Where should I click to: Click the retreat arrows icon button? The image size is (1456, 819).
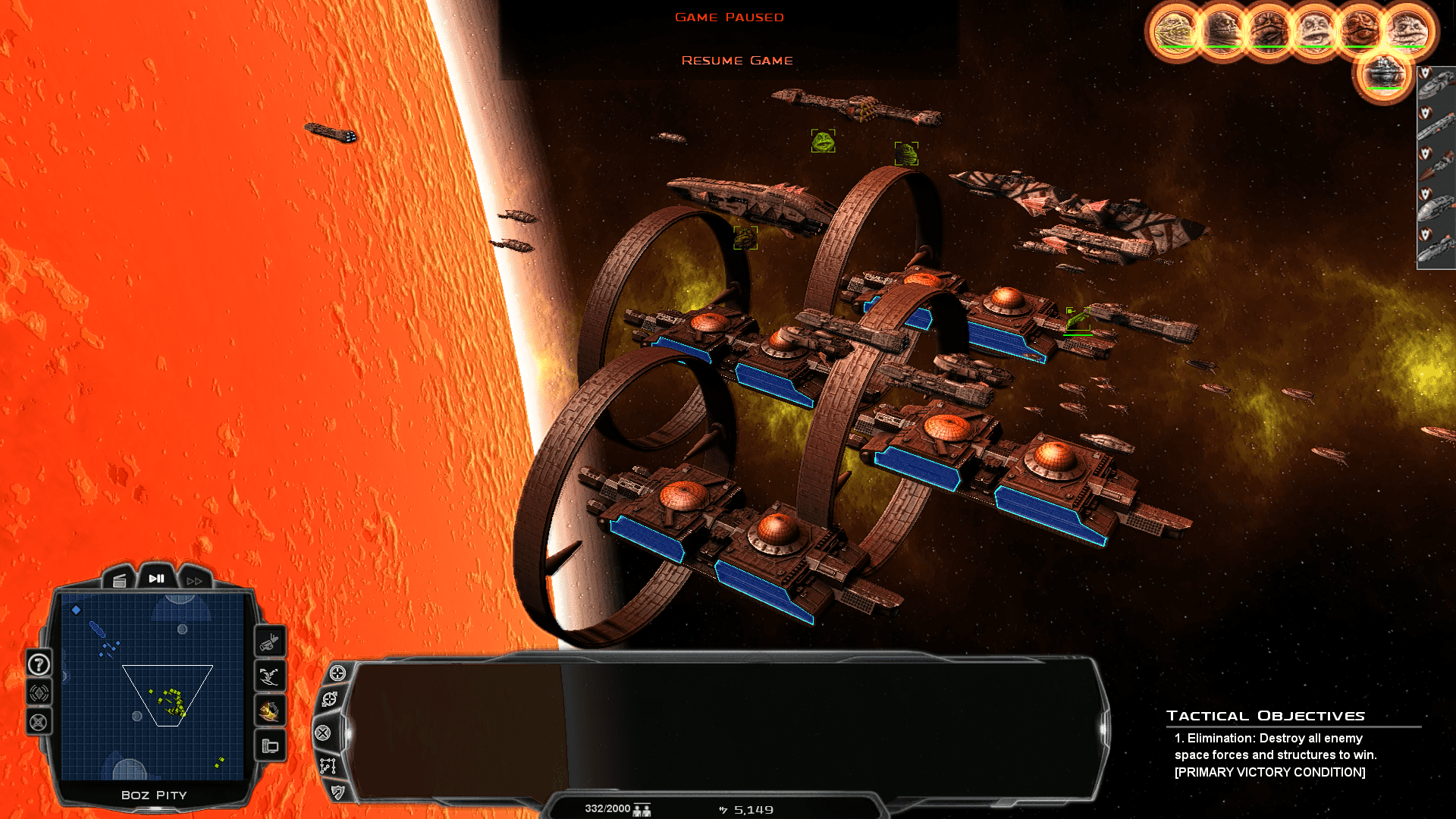click(x=269, y=676)
